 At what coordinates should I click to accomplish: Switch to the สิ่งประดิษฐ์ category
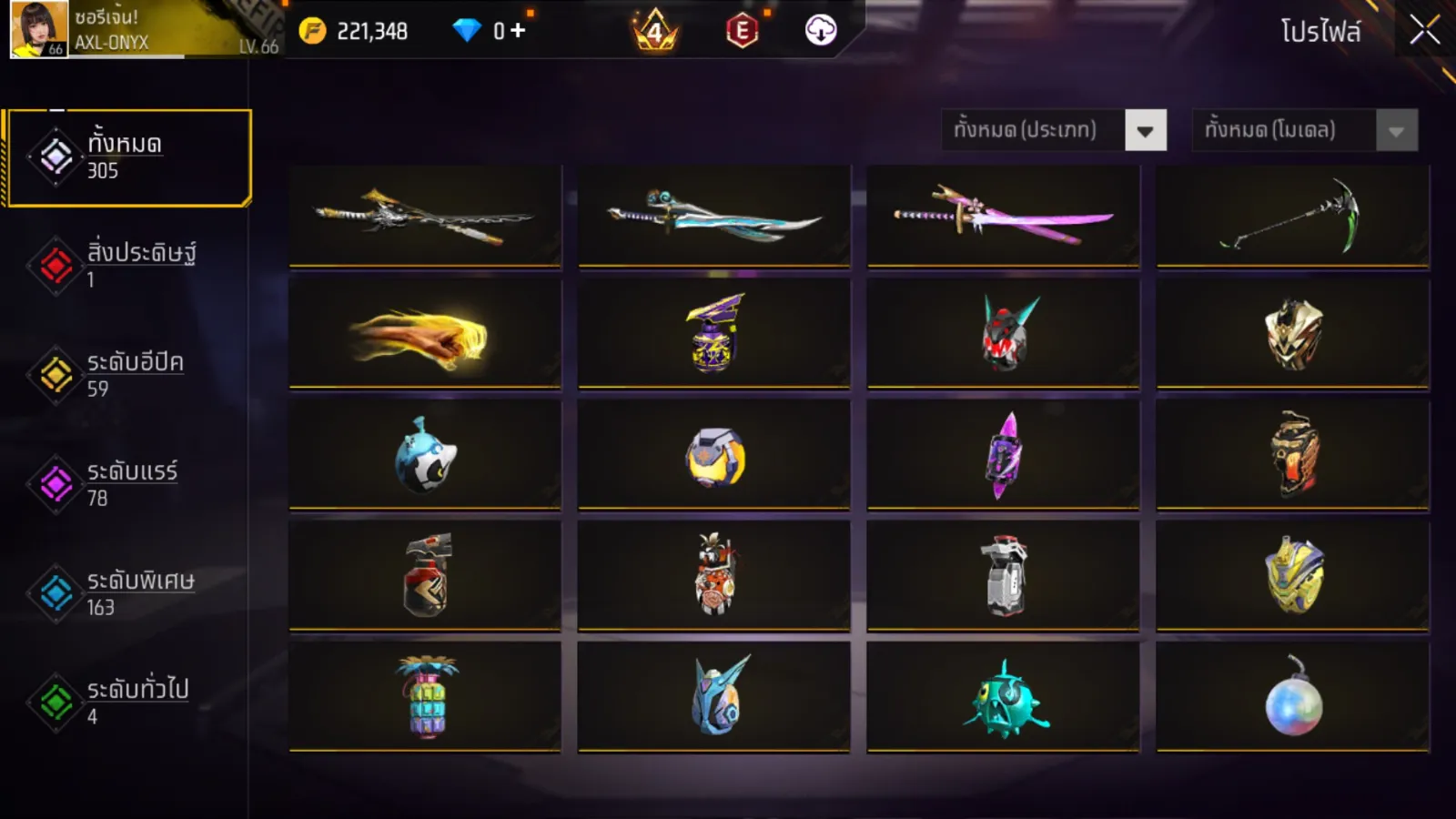[x=128, y=265]
